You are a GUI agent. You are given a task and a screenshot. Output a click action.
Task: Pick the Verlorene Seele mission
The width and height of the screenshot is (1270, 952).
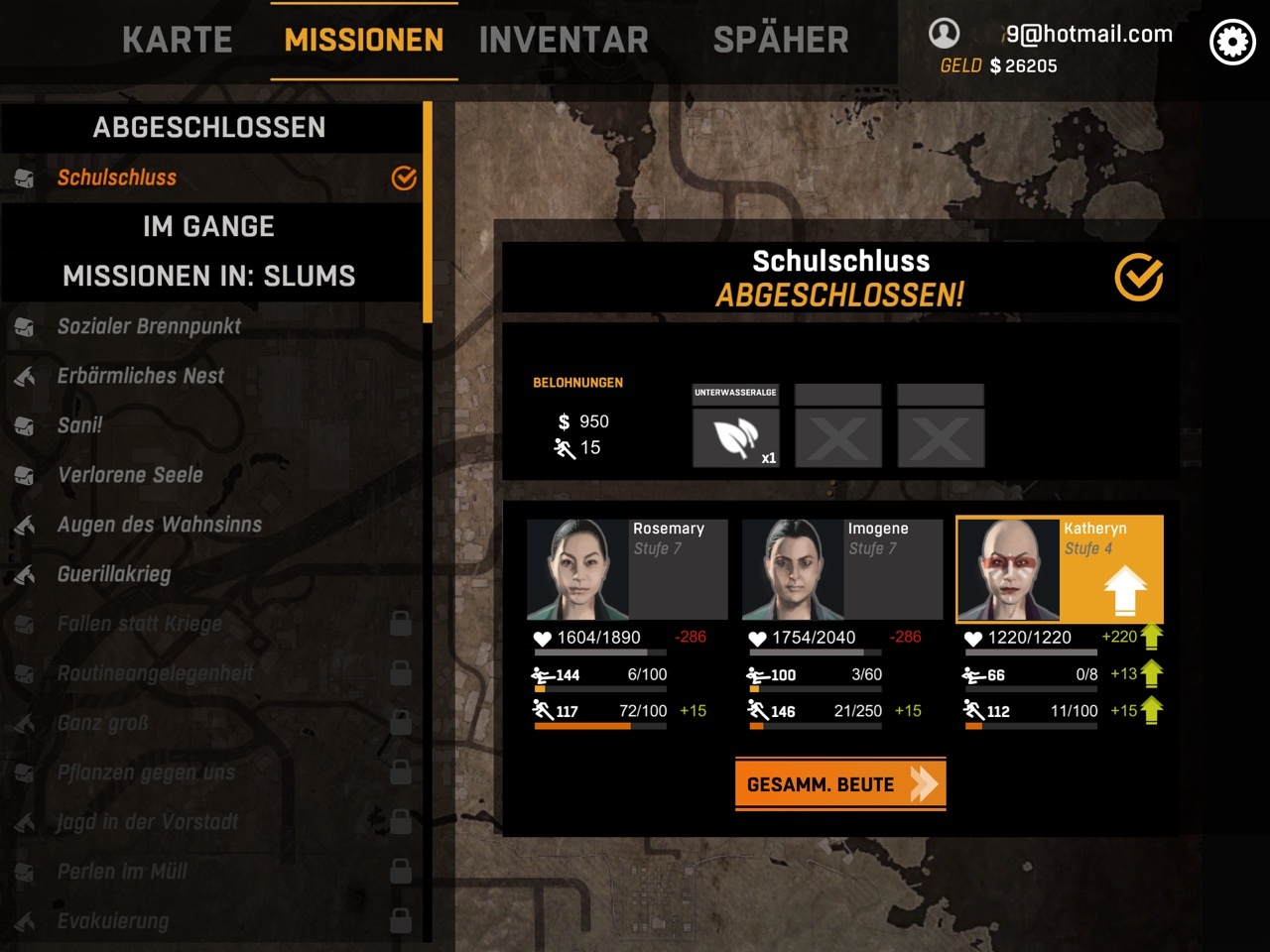click(130, 475)
